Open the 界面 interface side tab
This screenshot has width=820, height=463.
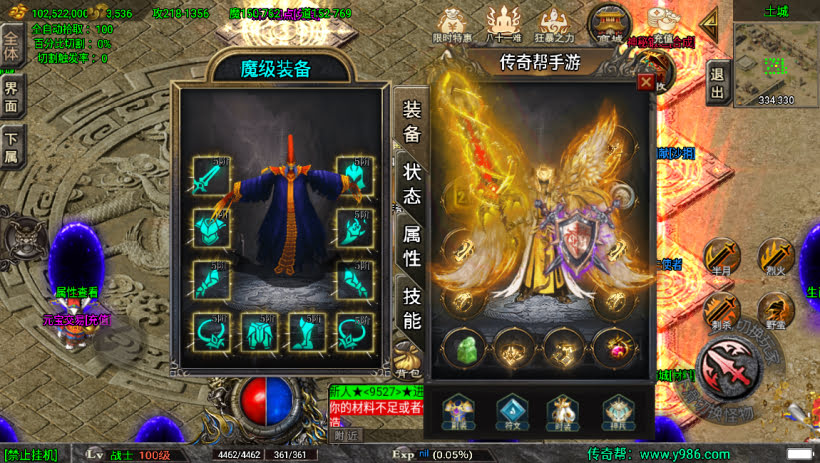point(12,97)
